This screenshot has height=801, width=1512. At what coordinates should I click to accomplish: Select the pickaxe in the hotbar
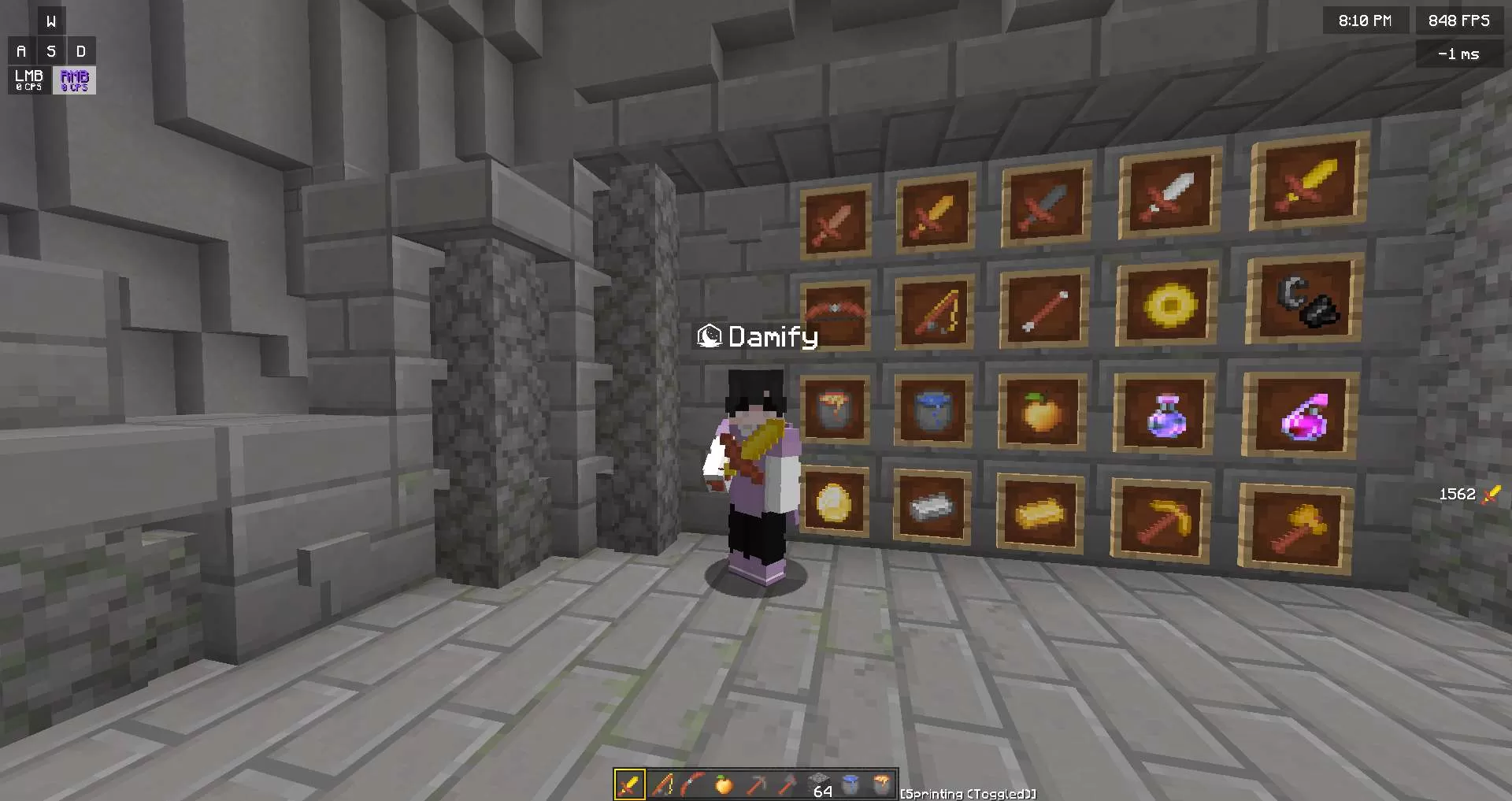click(x=756, y=784)
